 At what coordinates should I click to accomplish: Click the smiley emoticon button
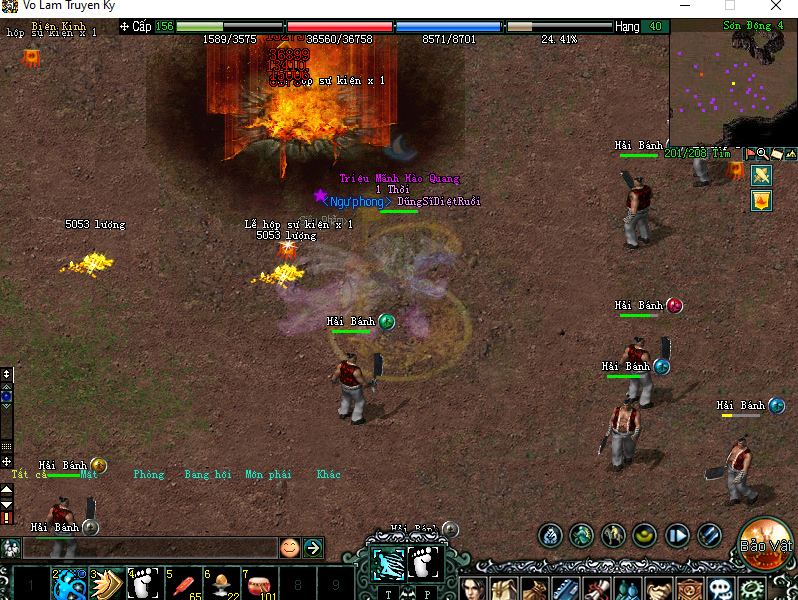(290, 547)
